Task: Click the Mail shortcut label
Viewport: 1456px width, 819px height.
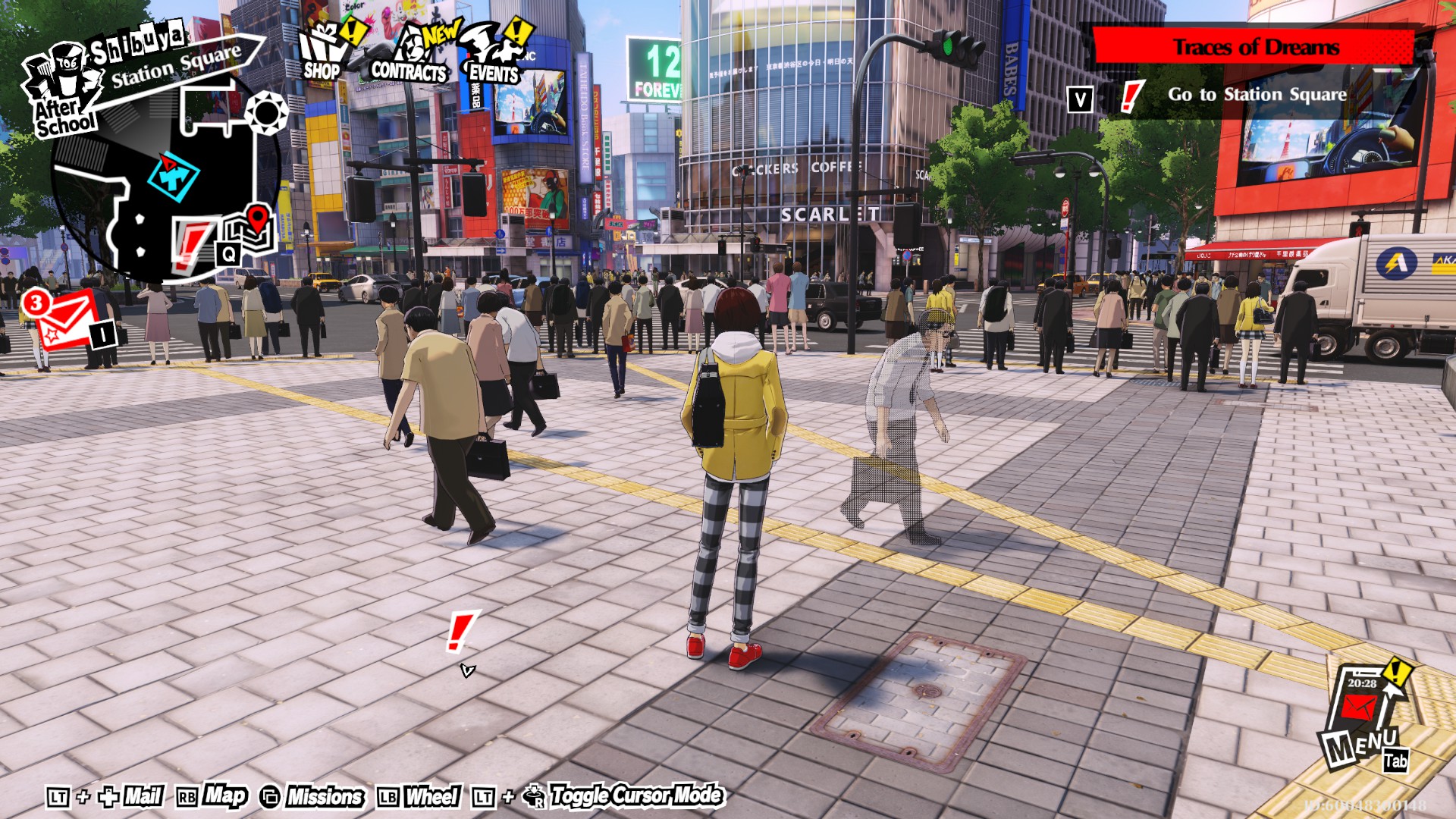Action: tap(143, 796)
